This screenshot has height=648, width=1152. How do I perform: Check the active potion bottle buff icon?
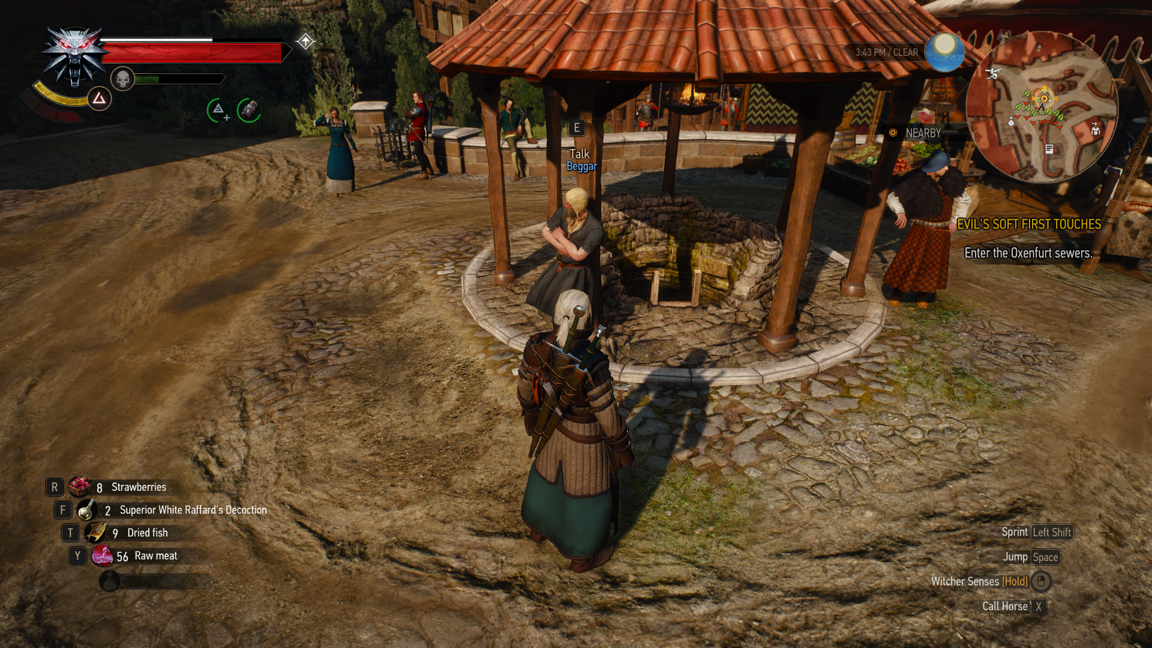point(249,109)
